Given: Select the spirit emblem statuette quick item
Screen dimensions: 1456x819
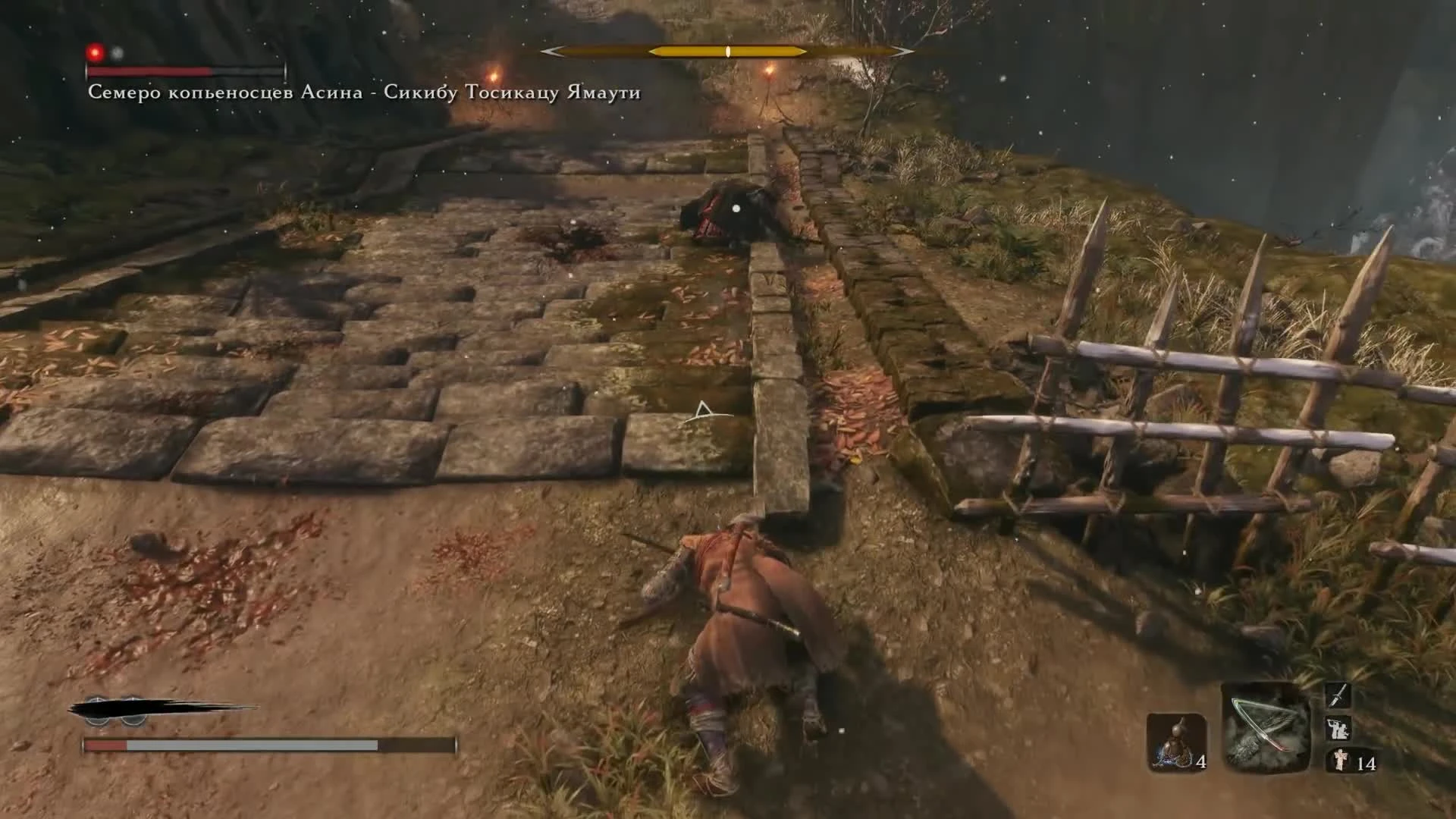Looking at the screenshot, I should coord(1176,743).
